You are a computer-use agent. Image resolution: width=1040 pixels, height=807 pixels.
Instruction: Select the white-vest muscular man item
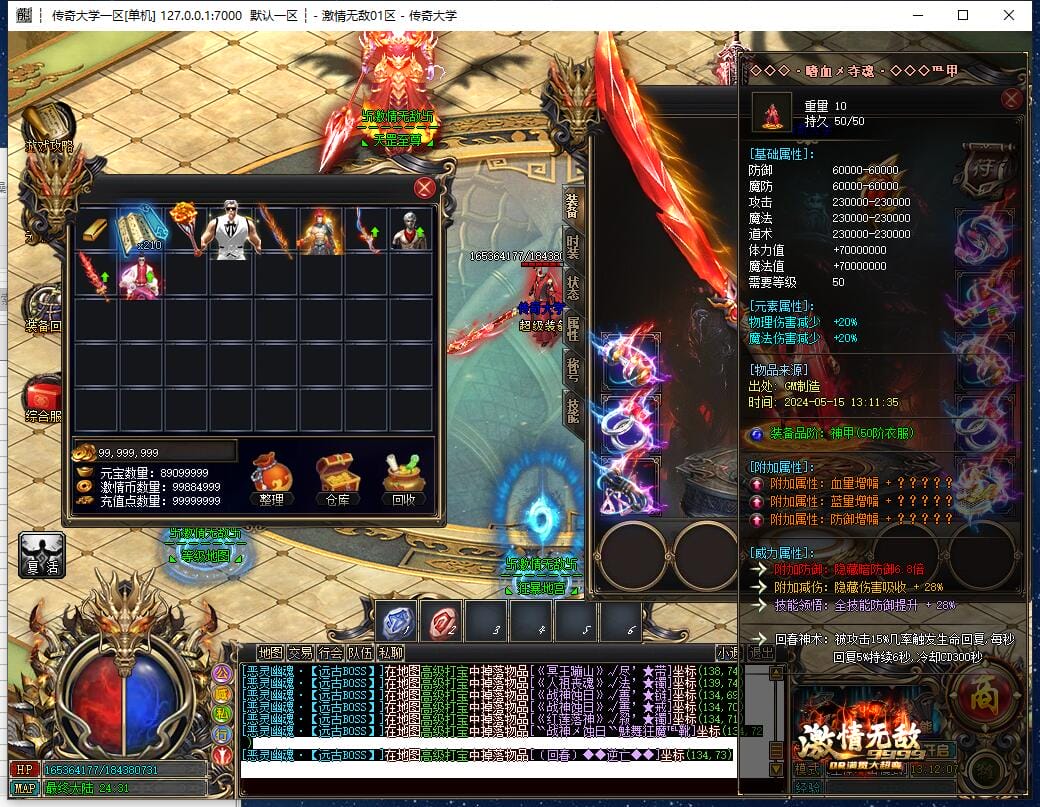(x=231, y=230)
